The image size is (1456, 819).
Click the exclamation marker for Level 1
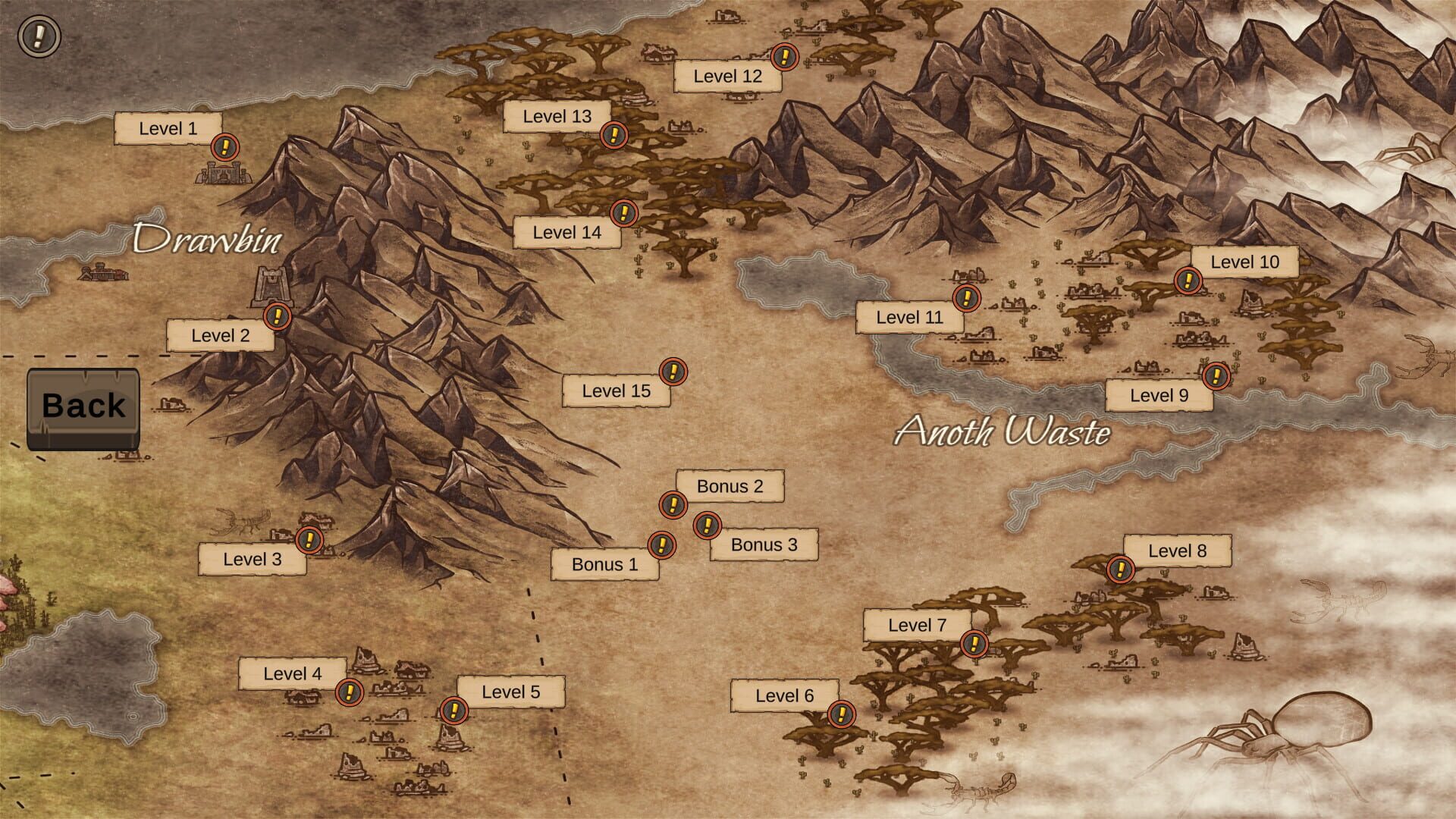pyautogui.click(x=224, y=146)
